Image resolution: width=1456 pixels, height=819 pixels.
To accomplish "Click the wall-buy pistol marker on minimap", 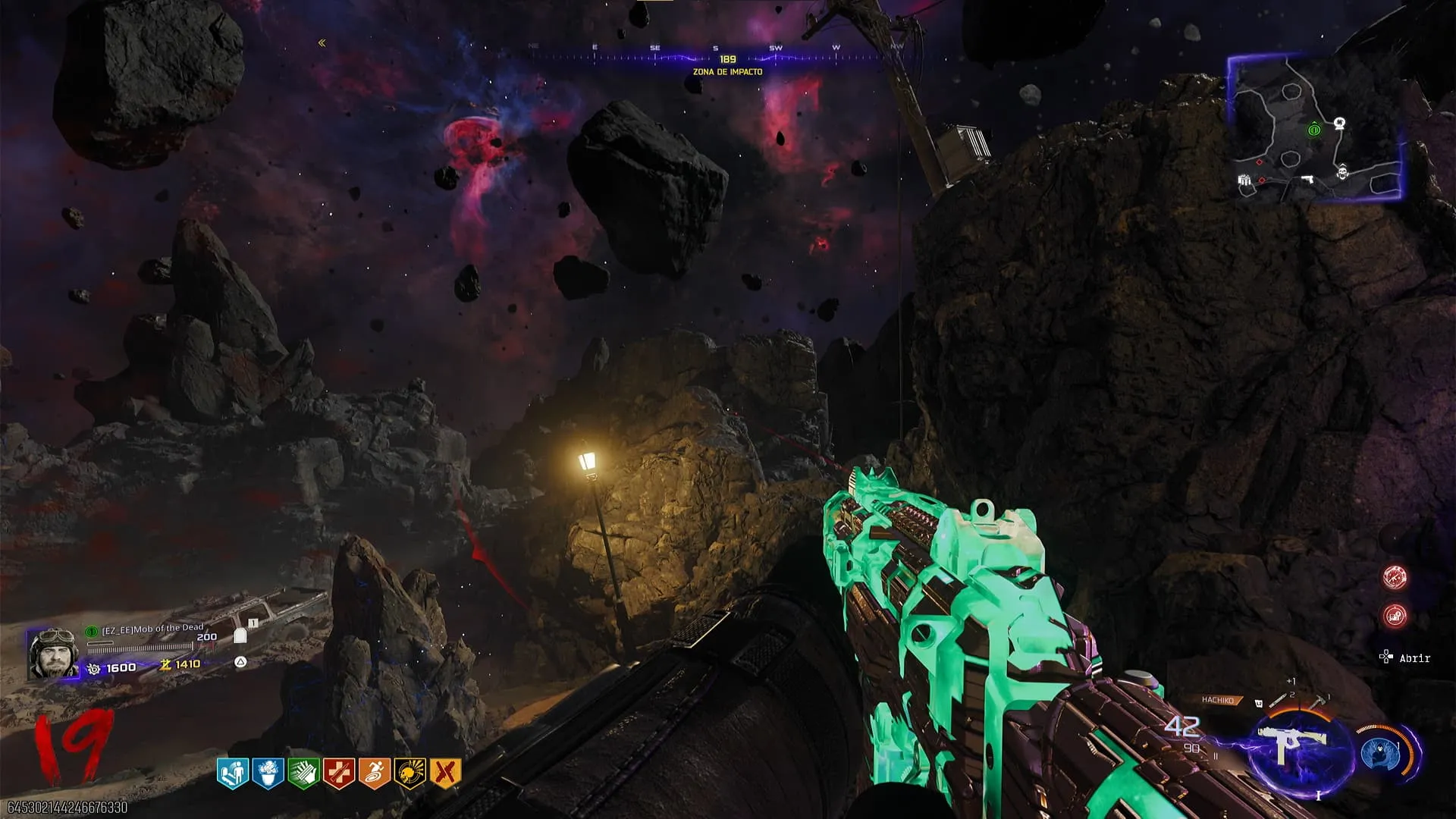I will click(1307, 180).
